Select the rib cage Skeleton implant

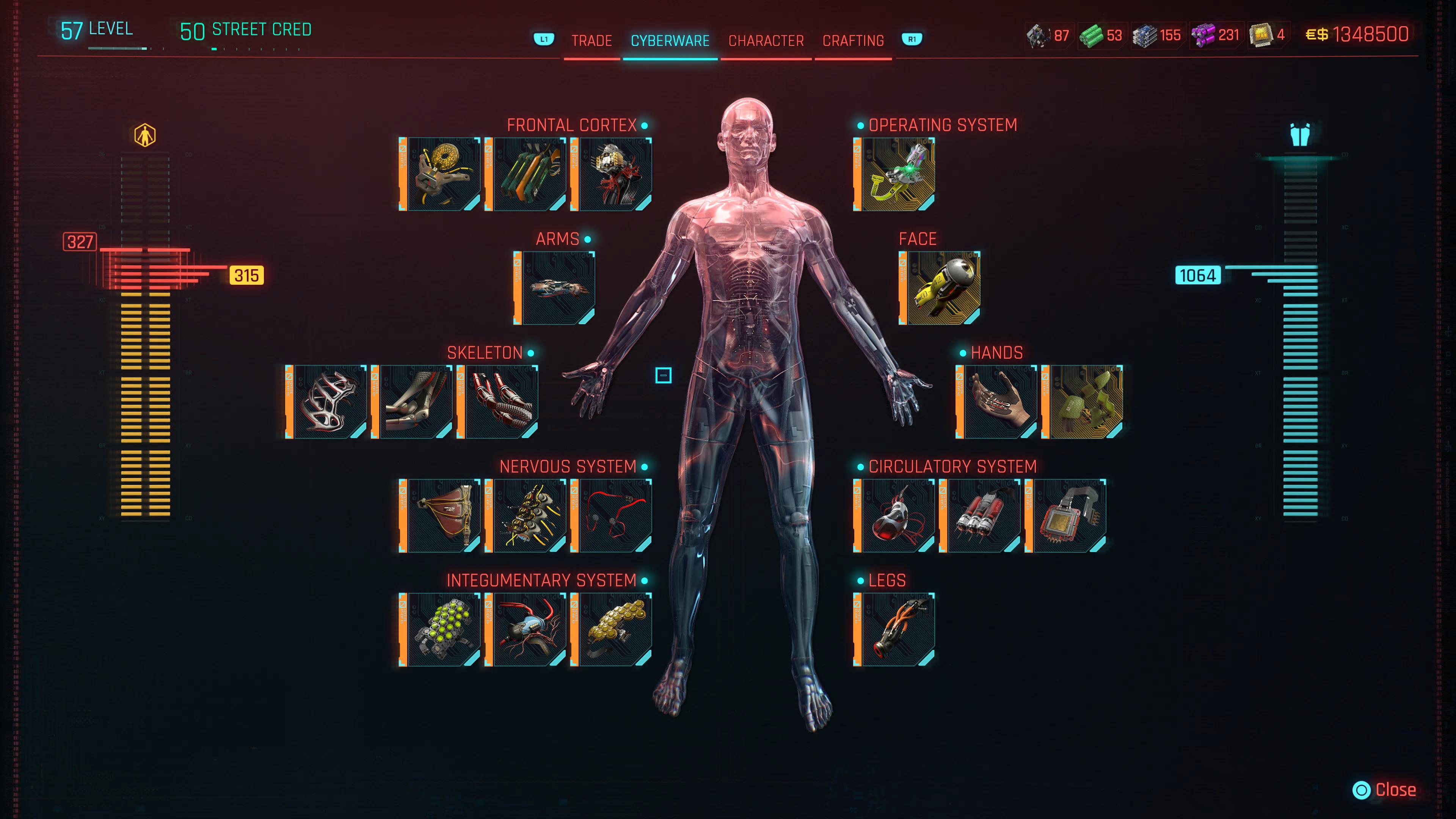click(327, 402)
